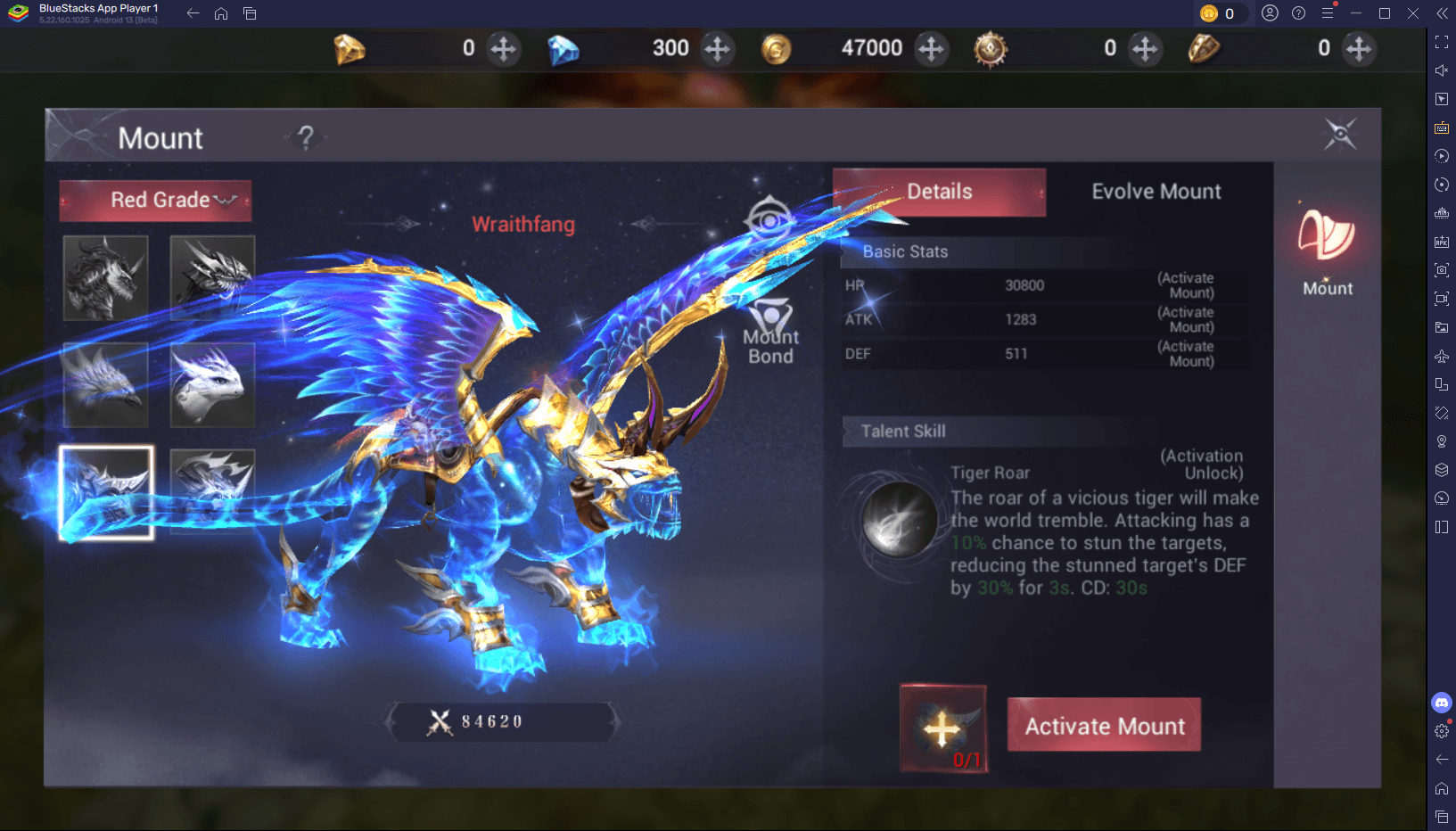The image size is (1456, 831).
Task: Select the Details tab
Action: (x=939, y=191)
